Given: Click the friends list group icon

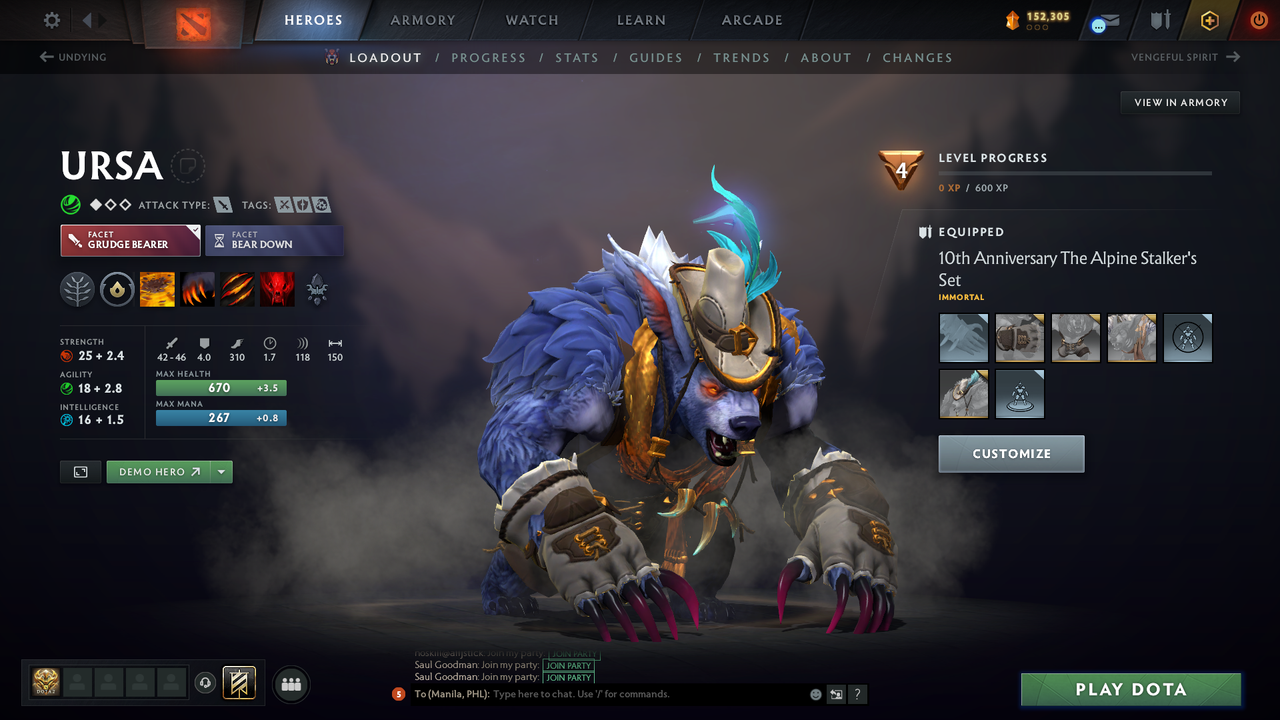Looking at the screenshot, I should point(290,684).
